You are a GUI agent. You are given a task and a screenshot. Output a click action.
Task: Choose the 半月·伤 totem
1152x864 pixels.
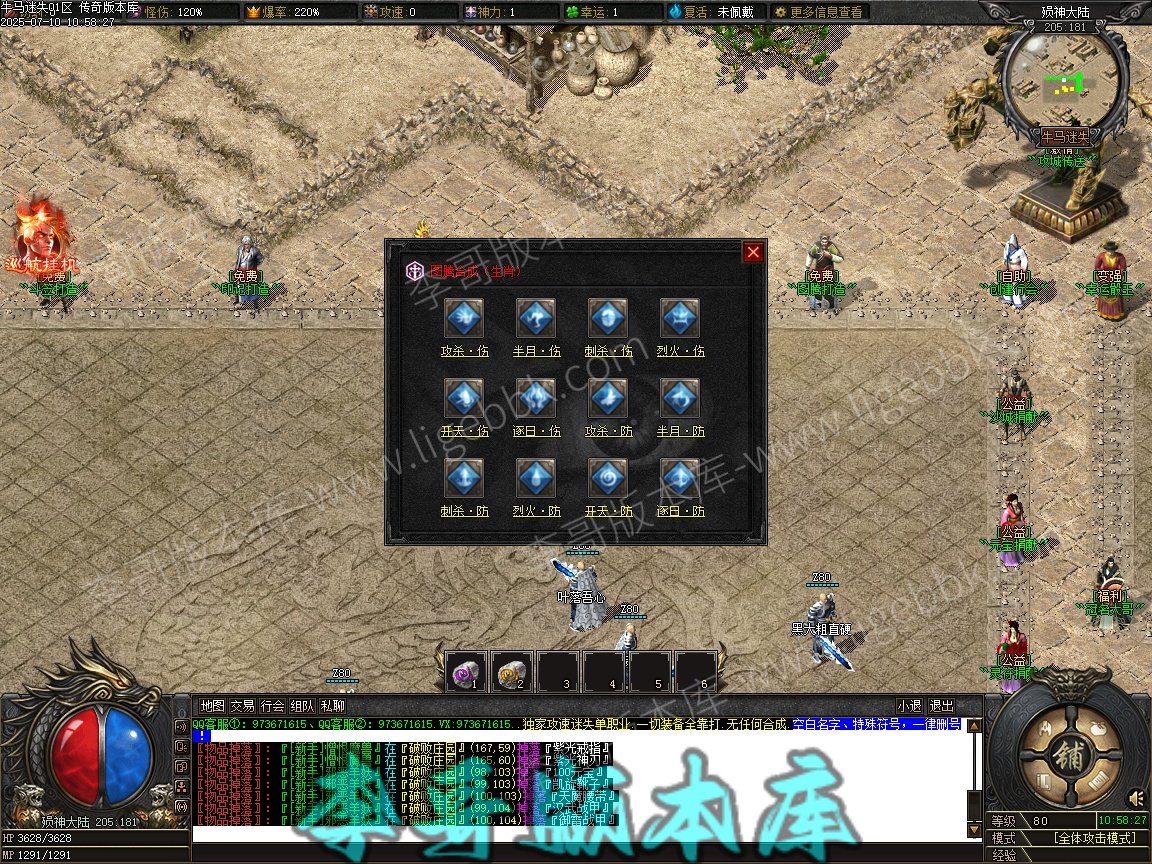[x=536, y=319]
